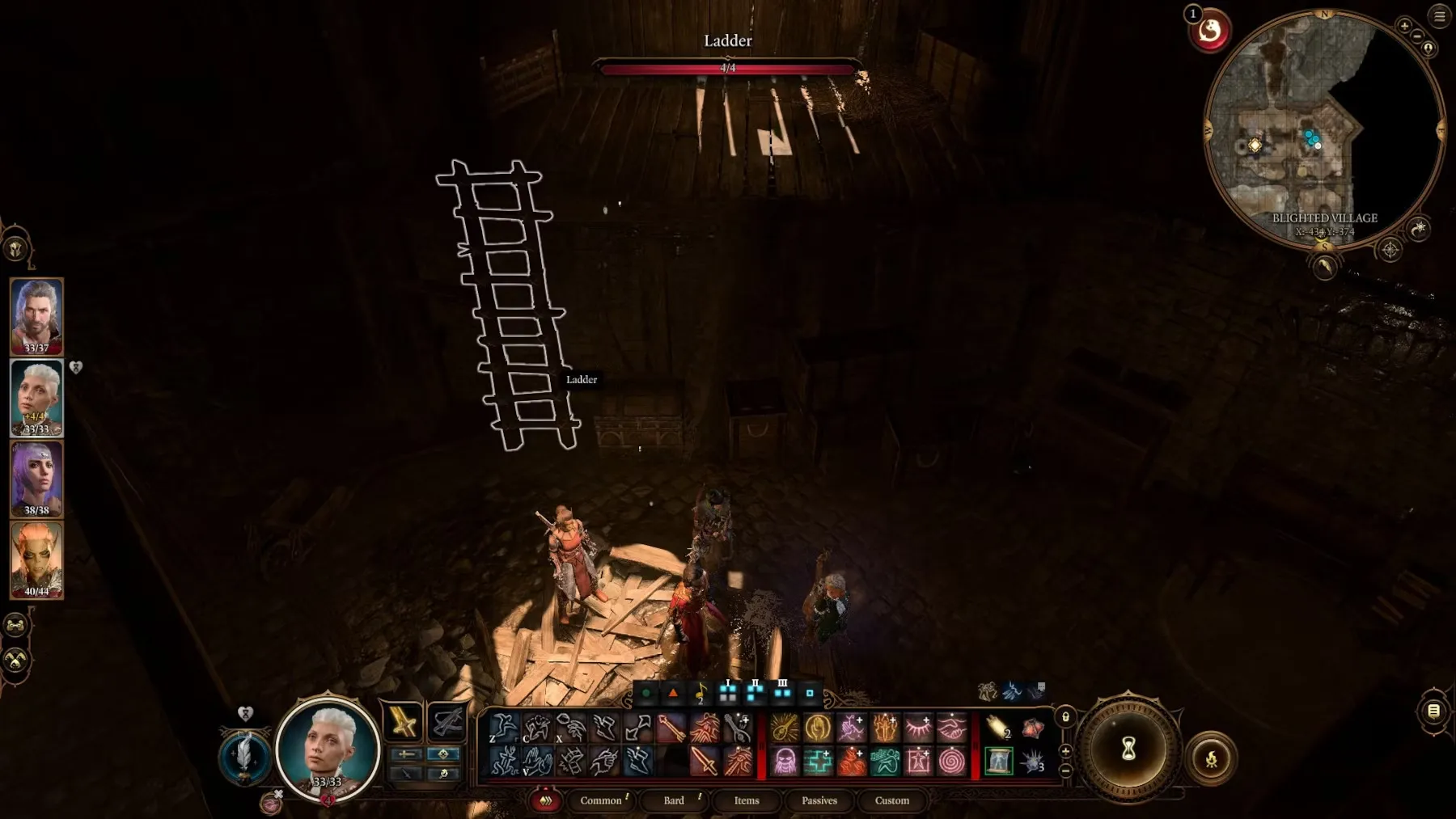This screenshot has width=1456, height=819.
Task: Select the Passives hotbar tab
Action: [819, 800]
